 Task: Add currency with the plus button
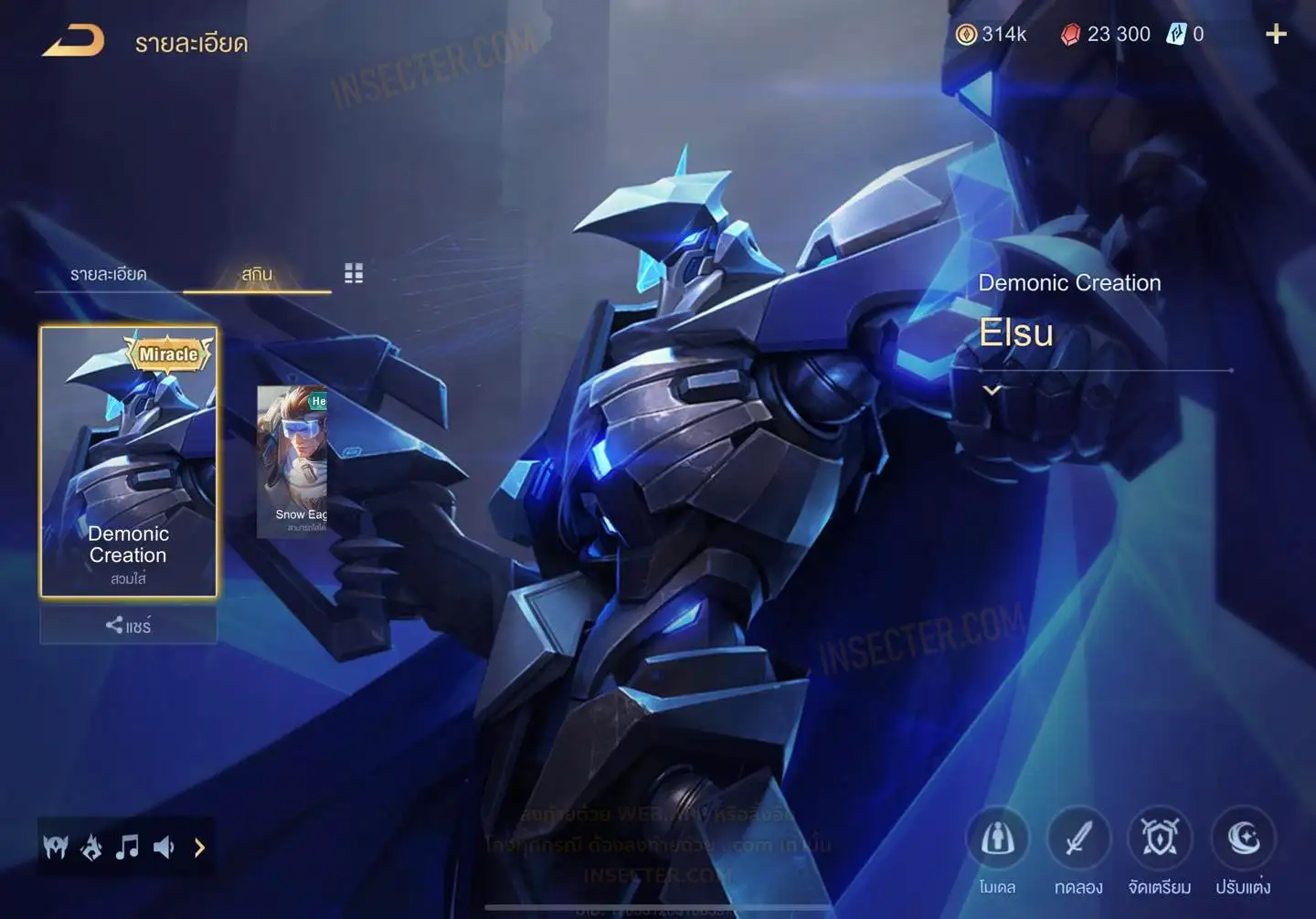pyautogui.click(x=1276, y=35)
